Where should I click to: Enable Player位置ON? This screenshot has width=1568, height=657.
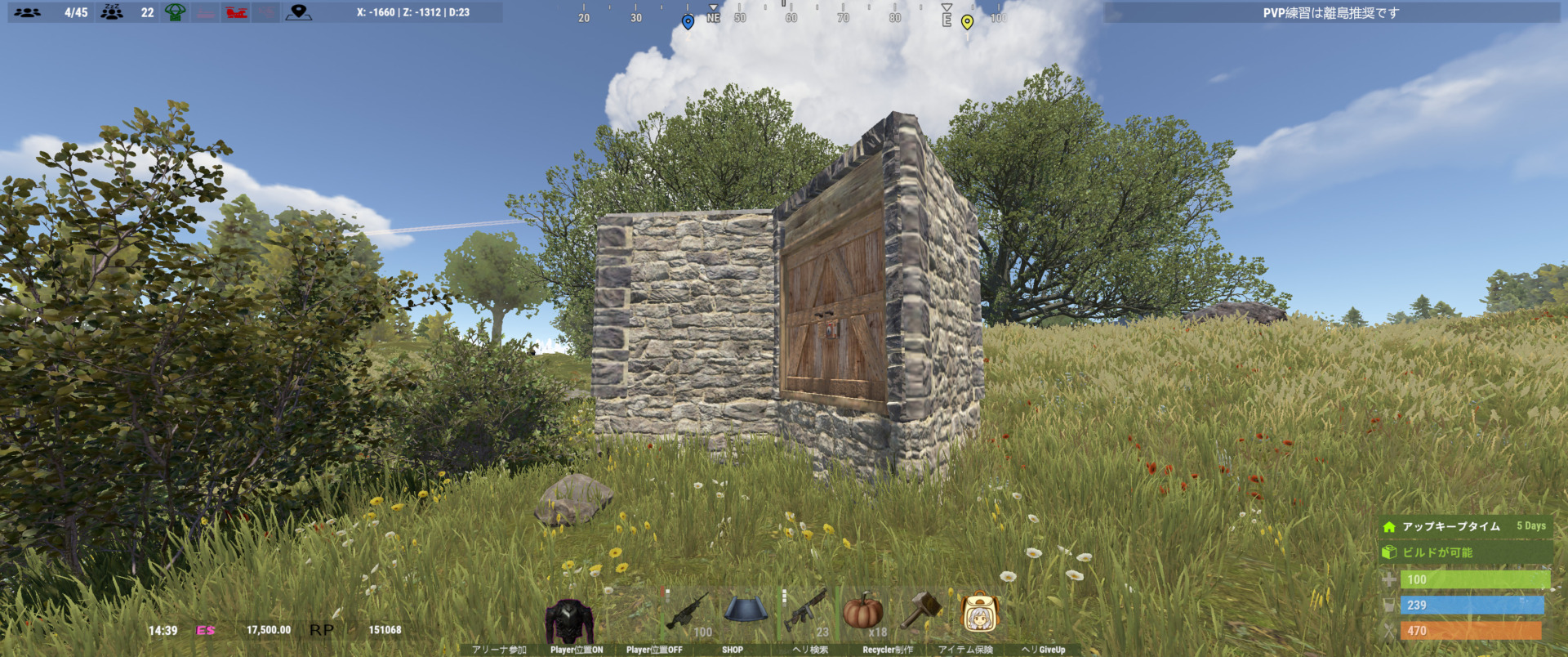(577, 649)
